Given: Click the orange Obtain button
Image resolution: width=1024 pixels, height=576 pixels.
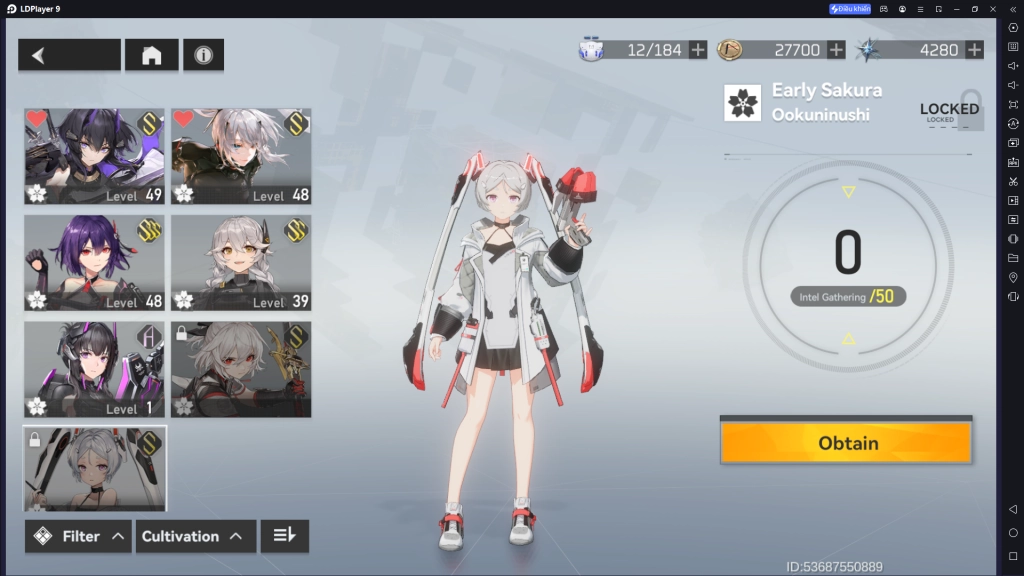Looking at the screenshot, I should pos(846,442).
